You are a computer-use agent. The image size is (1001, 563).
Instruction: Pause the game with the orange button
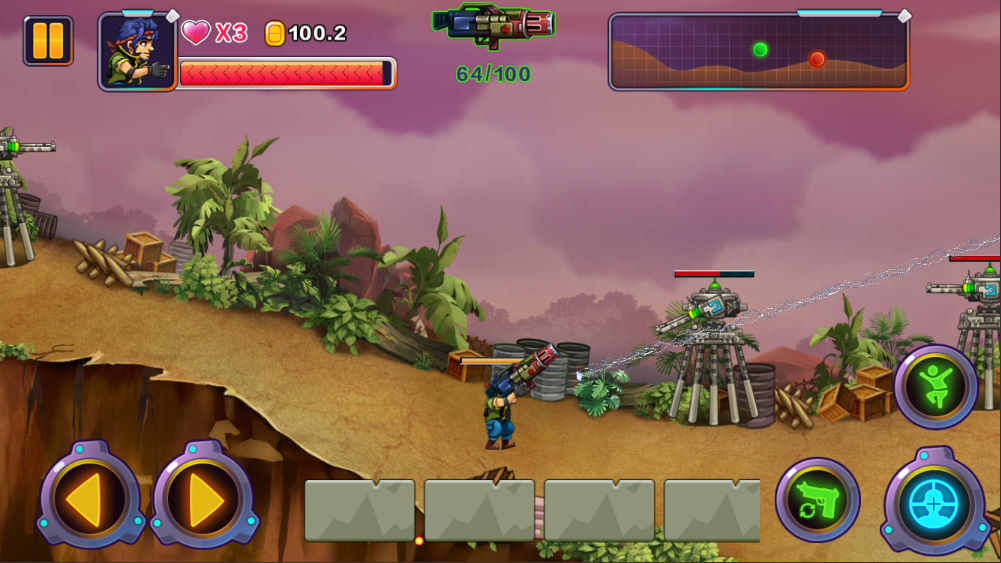[x=48, y=41]
